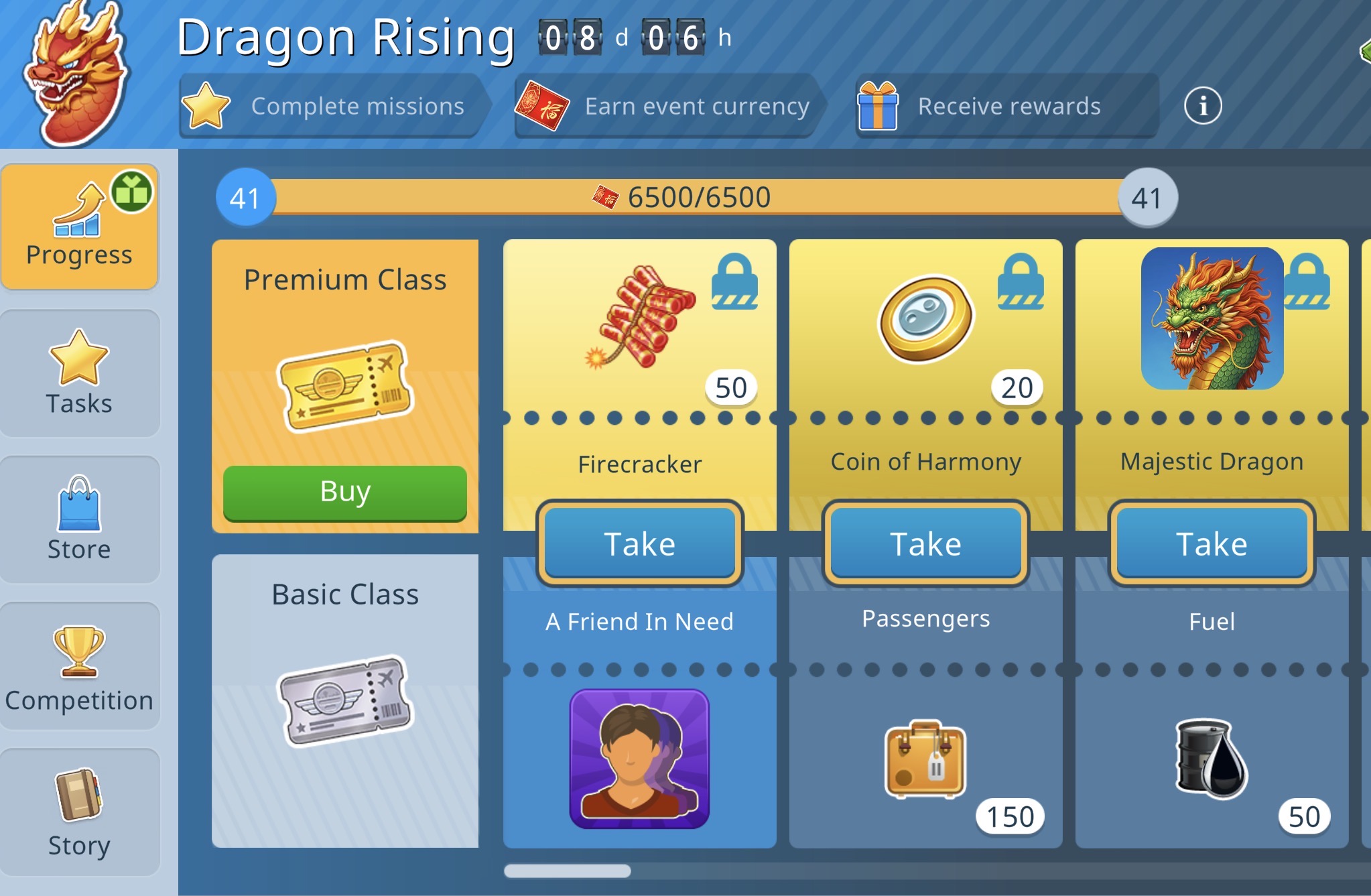
Task: Click the rewards horizontal scrollbar
Action: point(568,871)
